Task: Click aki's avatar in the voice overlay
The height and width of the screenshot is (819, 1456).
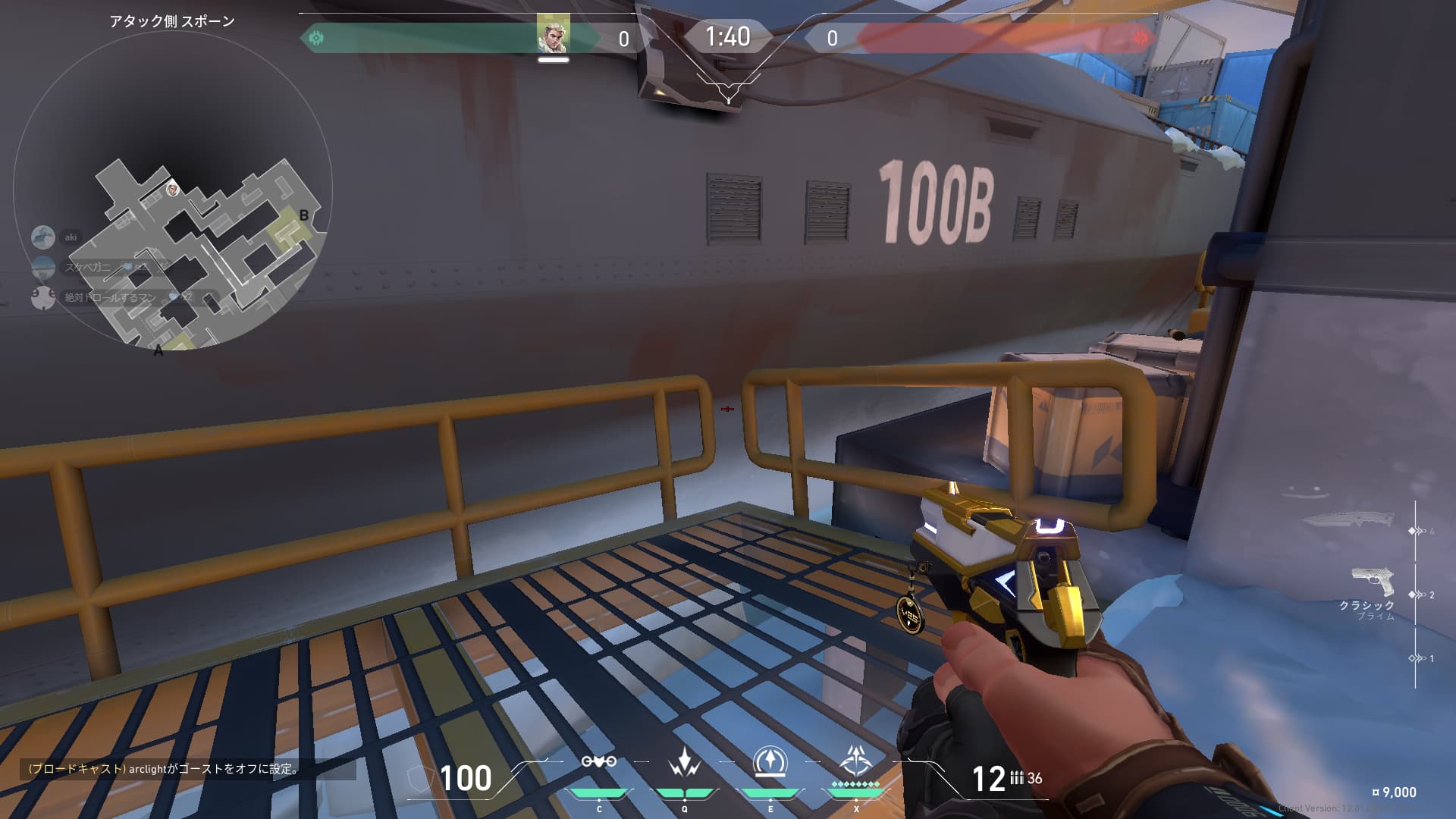Action: (42, 237)
